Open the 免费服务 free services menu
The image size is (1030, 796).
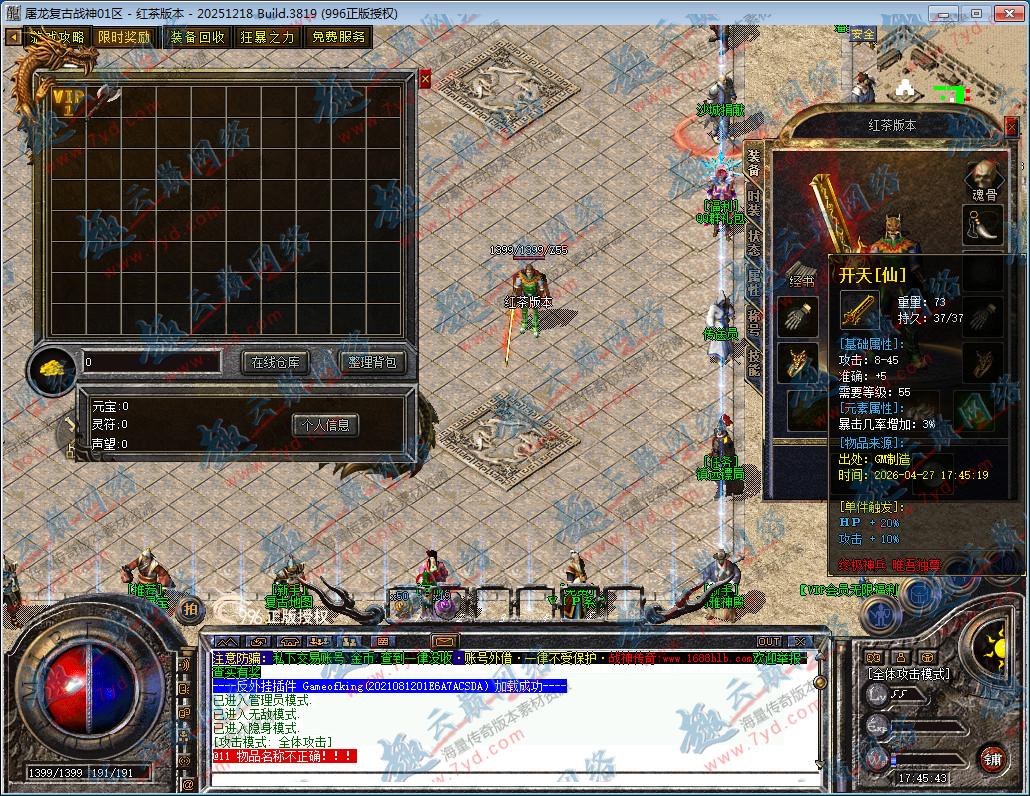[x=338, y=37]
